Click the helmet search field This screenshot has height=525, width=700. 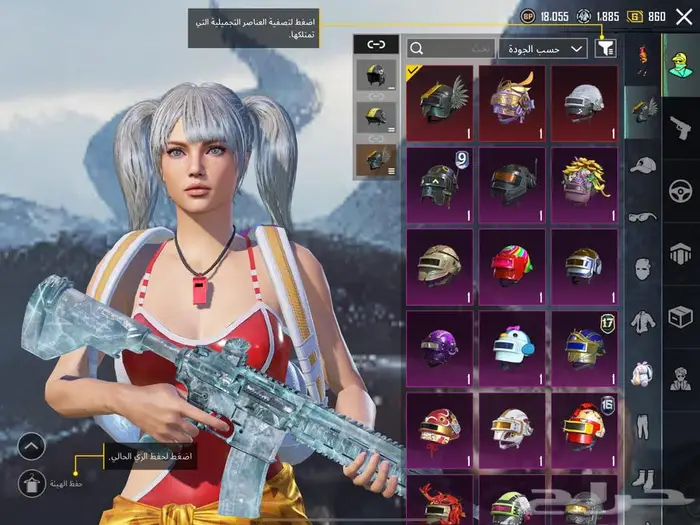[452, 48]
